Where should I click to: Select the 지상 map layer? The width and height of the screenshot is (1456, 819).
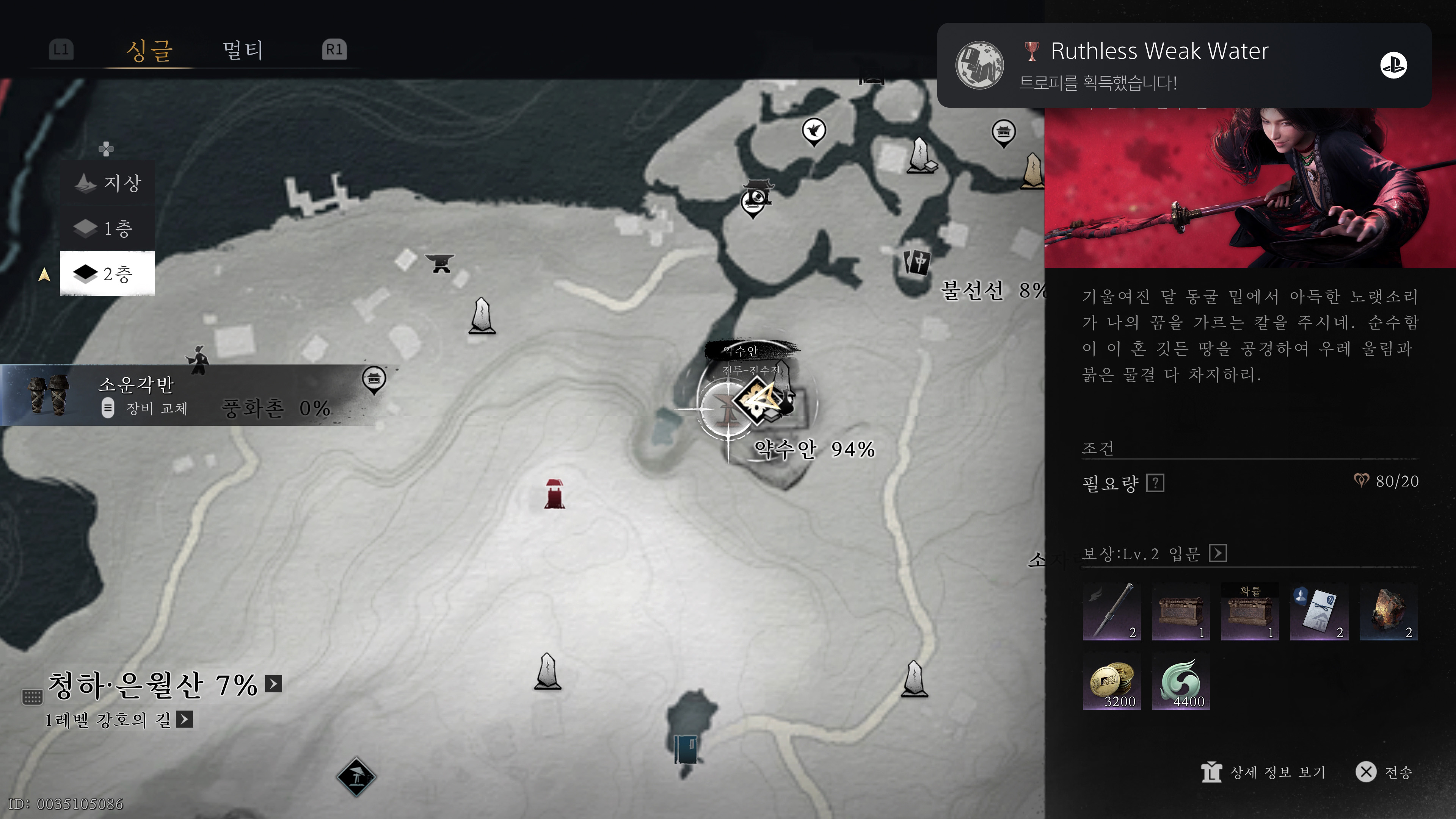(x=108, y=182)
